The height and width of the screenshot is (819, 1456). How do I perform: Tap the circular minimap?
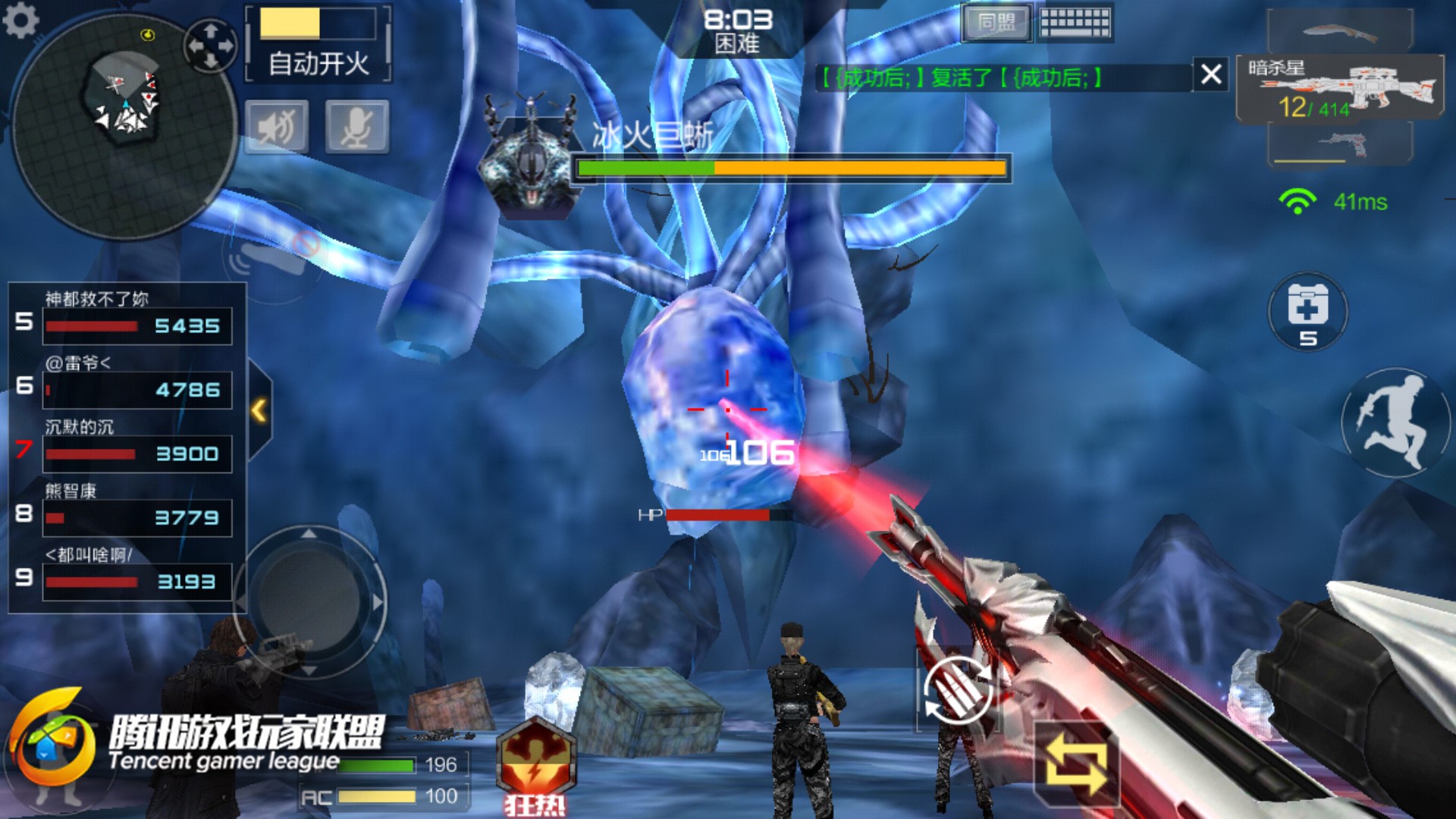click(125, 125)
